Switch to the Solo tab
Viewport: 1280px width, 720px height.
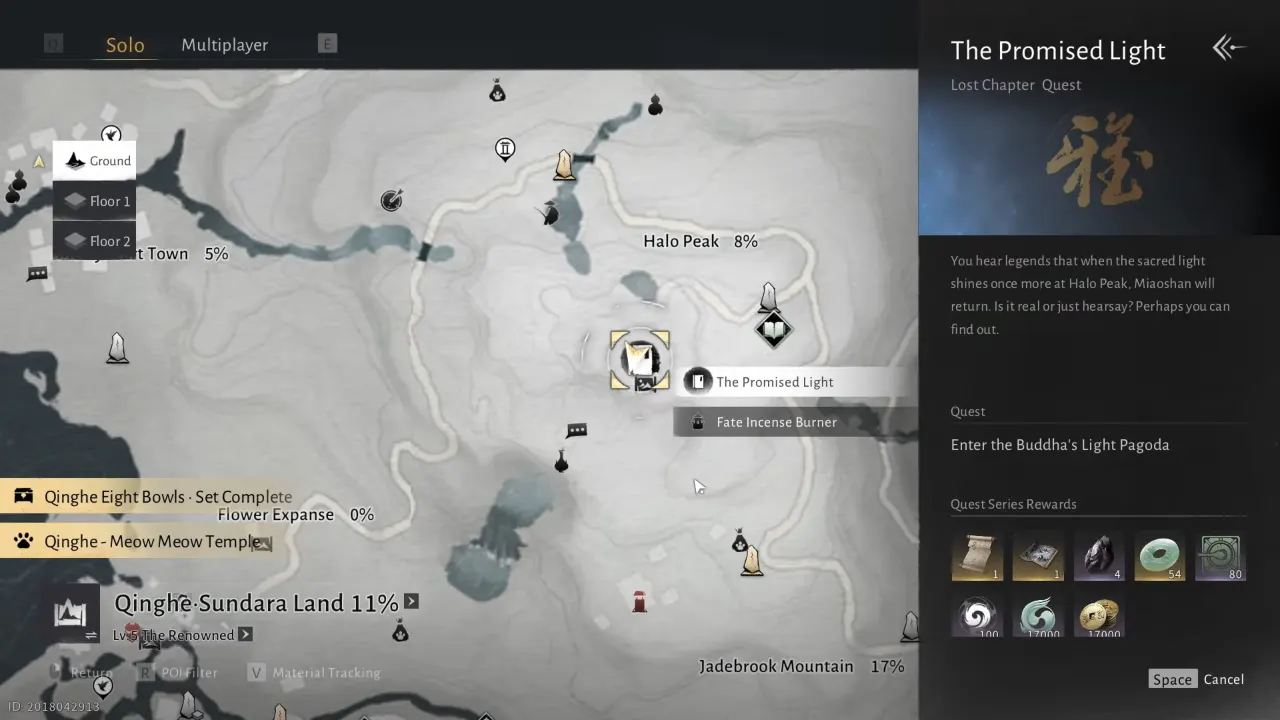(125, 45)
